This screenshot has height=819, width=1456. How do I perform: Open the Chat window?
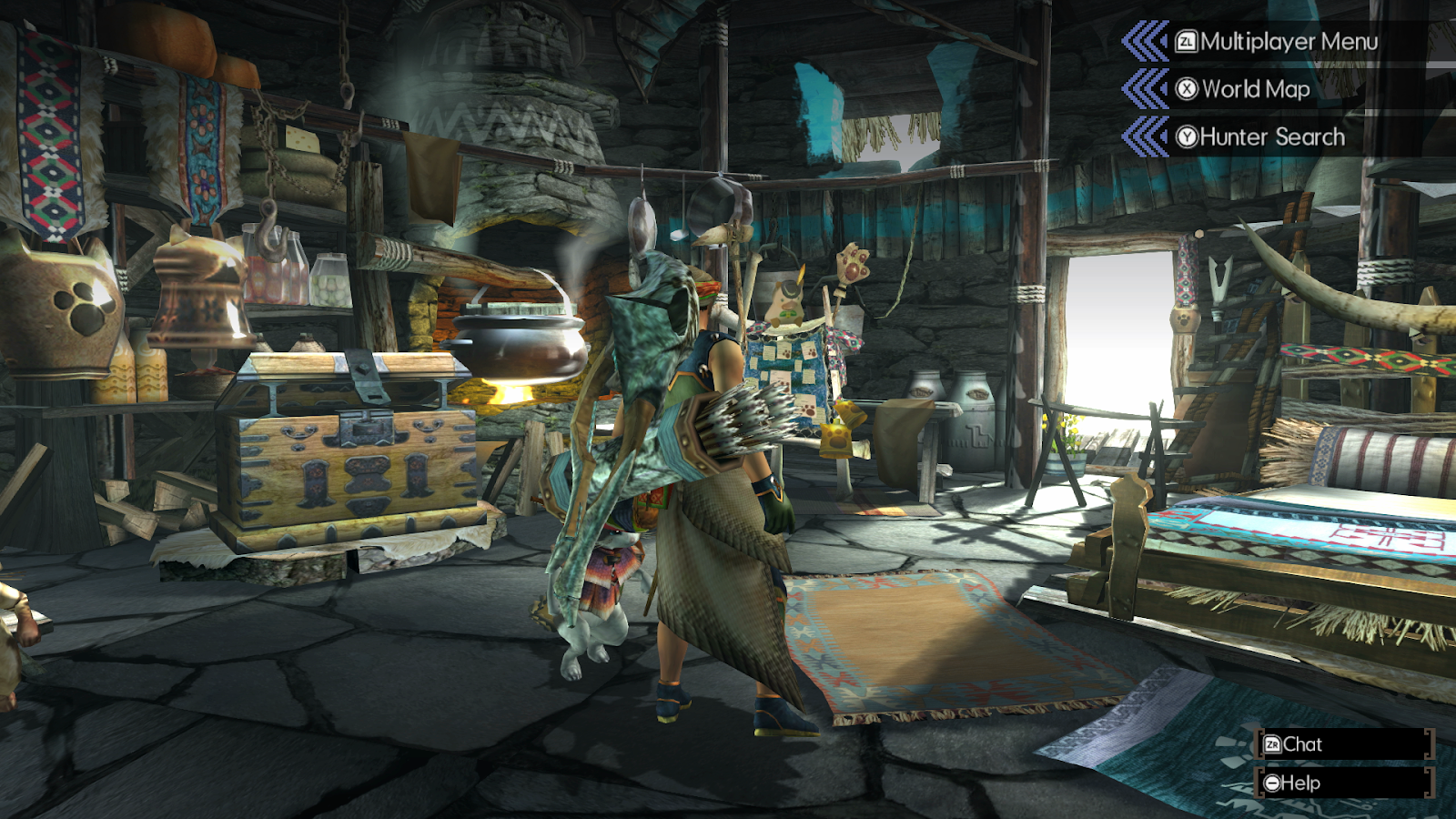click(1303, 743)
